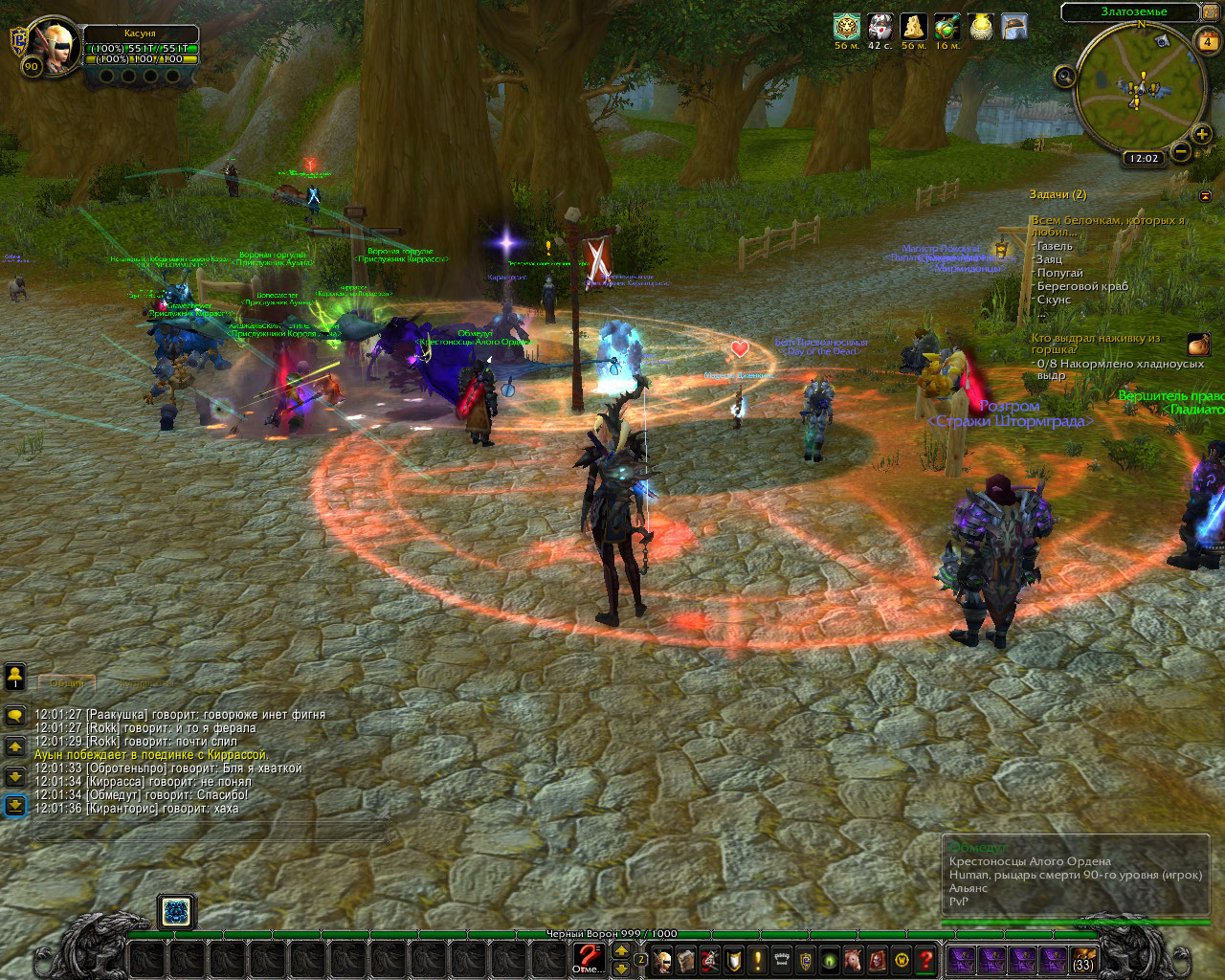Click the Отмена red question mark action button
Viewport: 1225px width, 980px height.
tap(589, 957)
